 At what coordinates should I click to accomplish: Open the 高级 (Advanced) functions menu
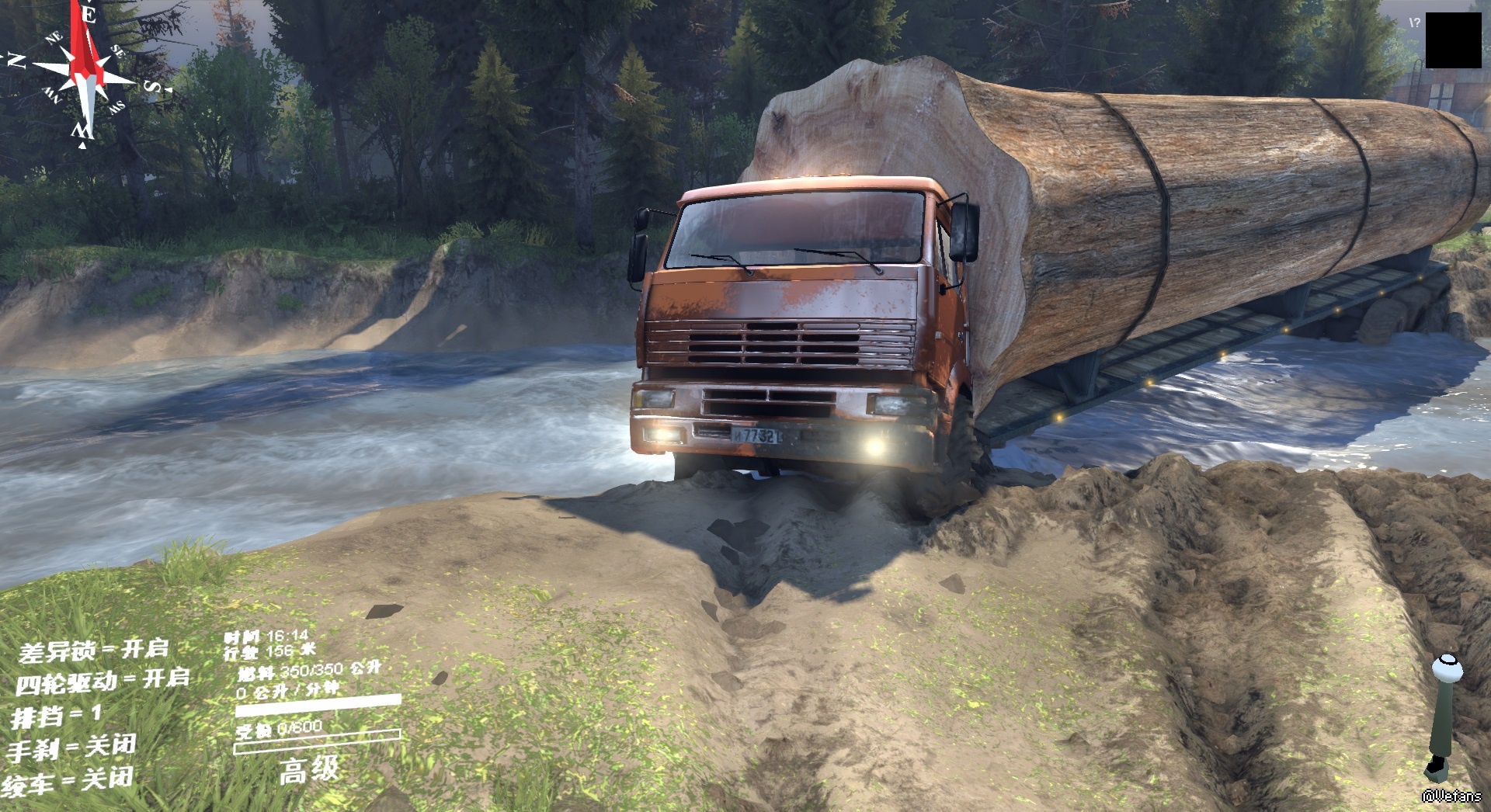[309, 770]
